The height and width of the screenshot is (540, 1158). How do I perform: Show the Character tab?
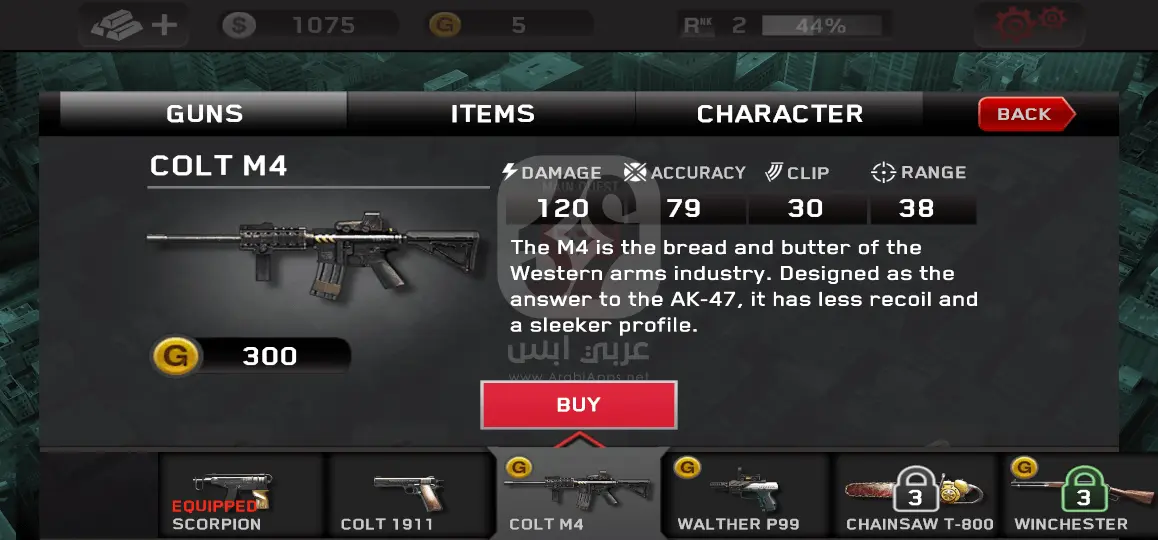(x=779, y=114)
